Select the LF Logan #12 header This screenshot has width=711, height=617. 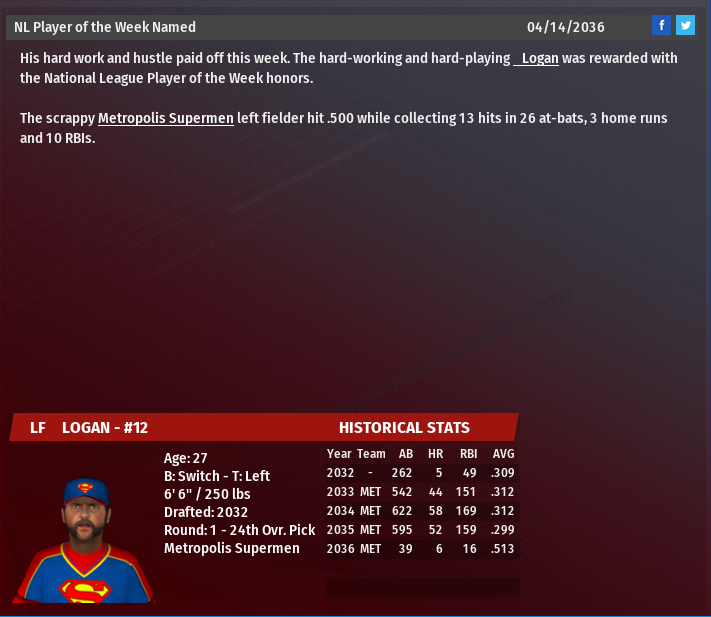(x=89, y=428)
